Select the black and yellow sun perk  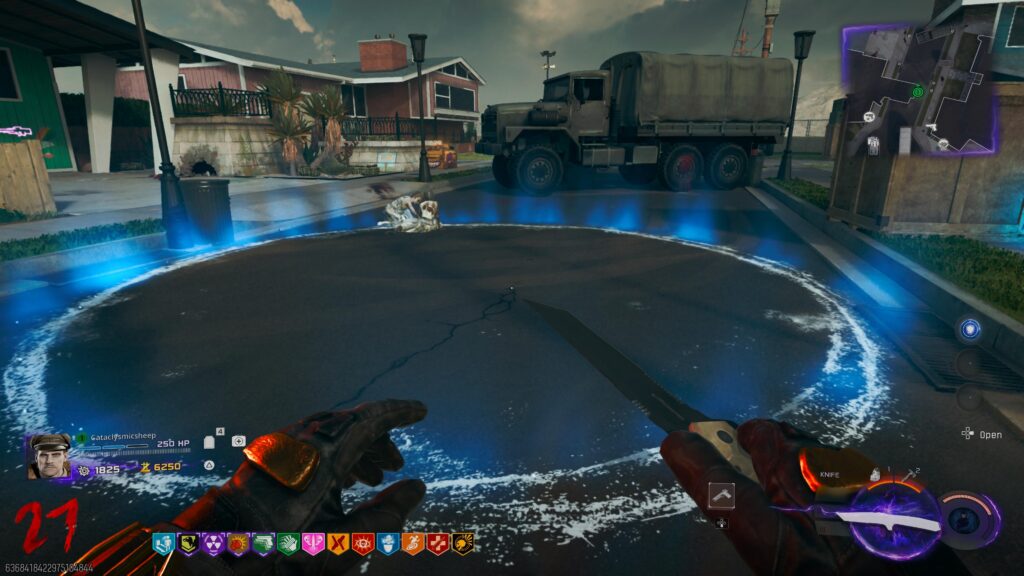point(463,544)
